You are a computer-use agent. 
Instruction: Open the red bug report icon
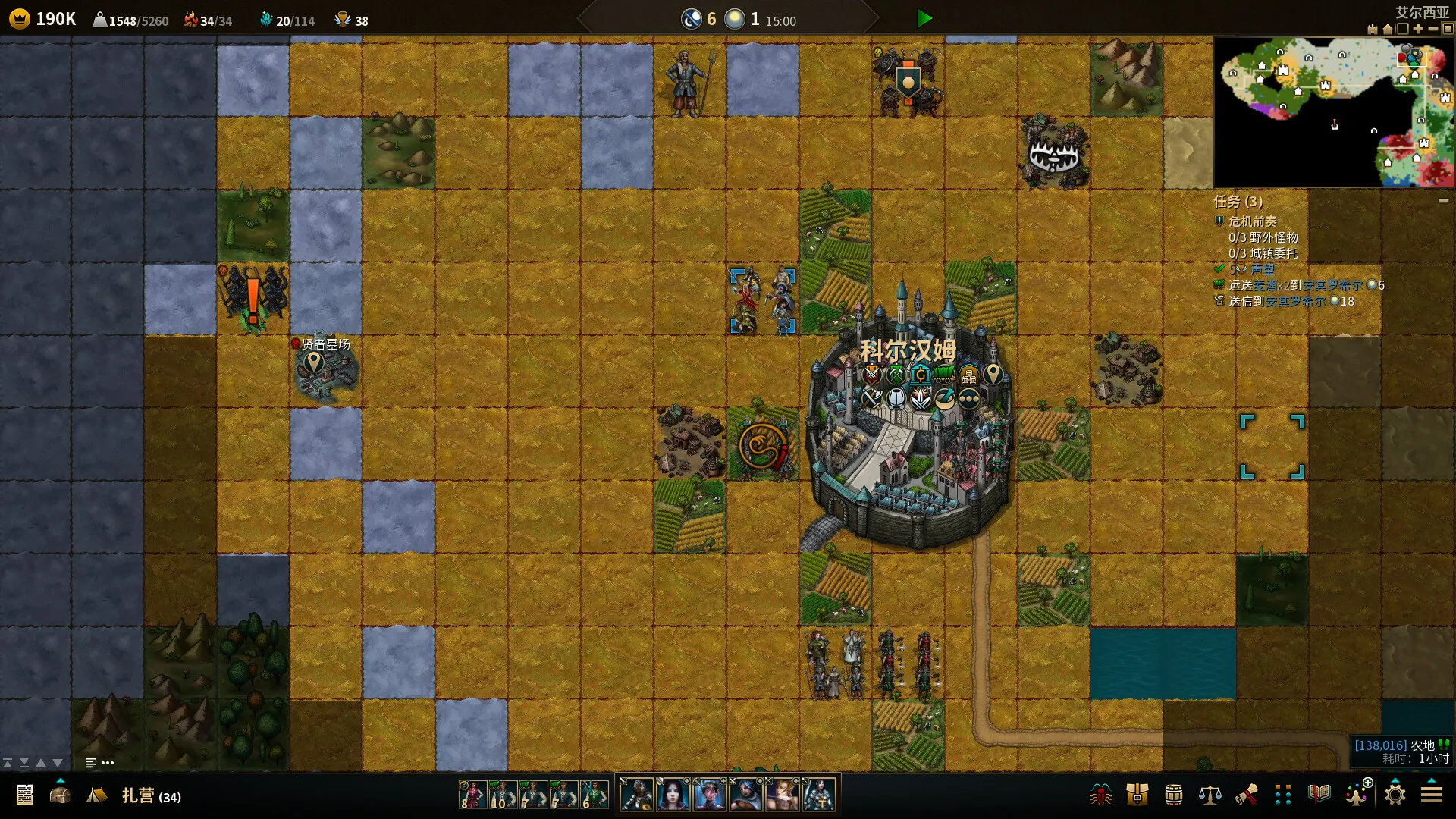tap(1100, 795)
